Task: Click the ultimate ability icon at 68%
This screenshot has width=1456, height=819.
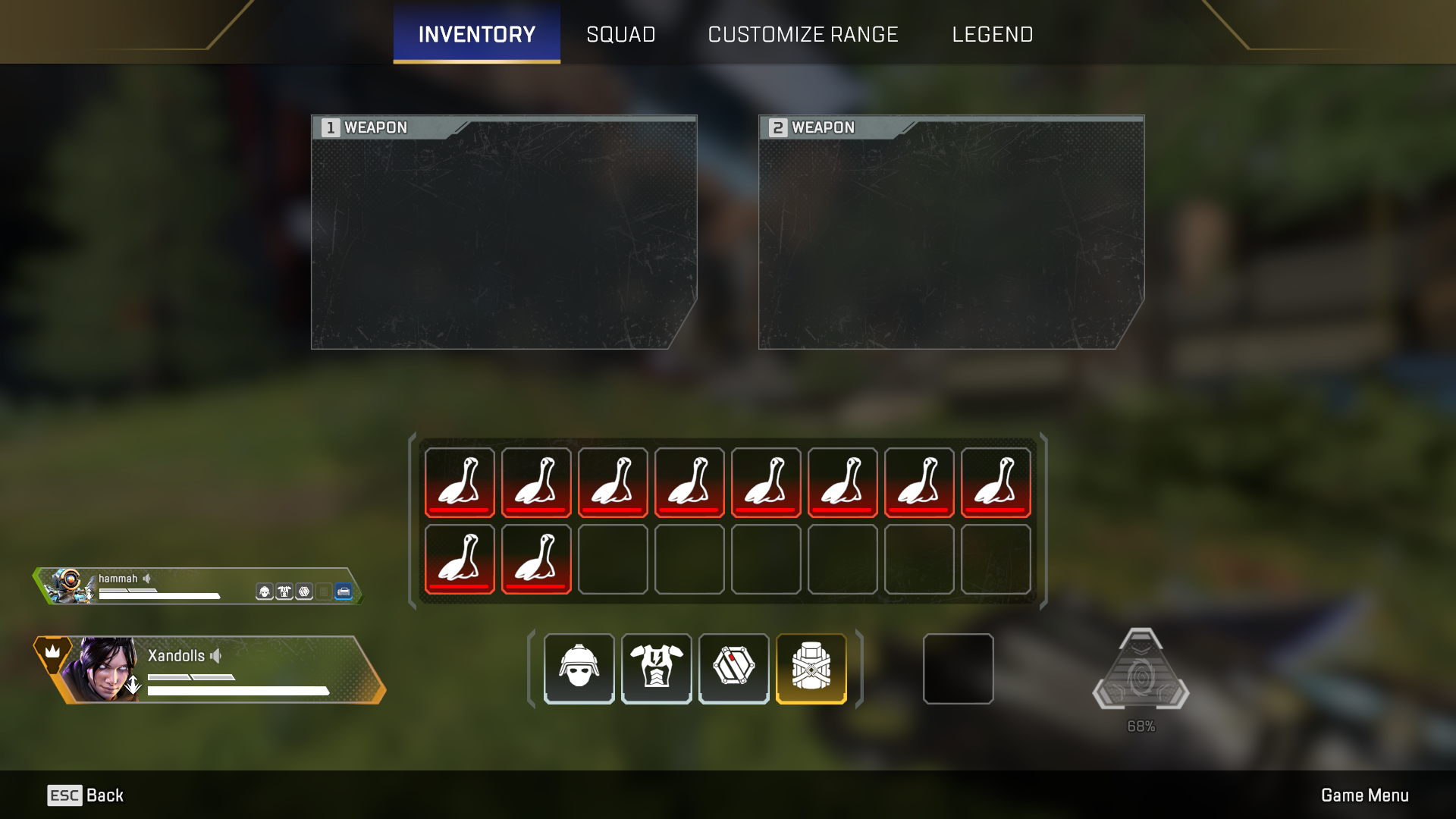Action: click(x=1141, y=671)
